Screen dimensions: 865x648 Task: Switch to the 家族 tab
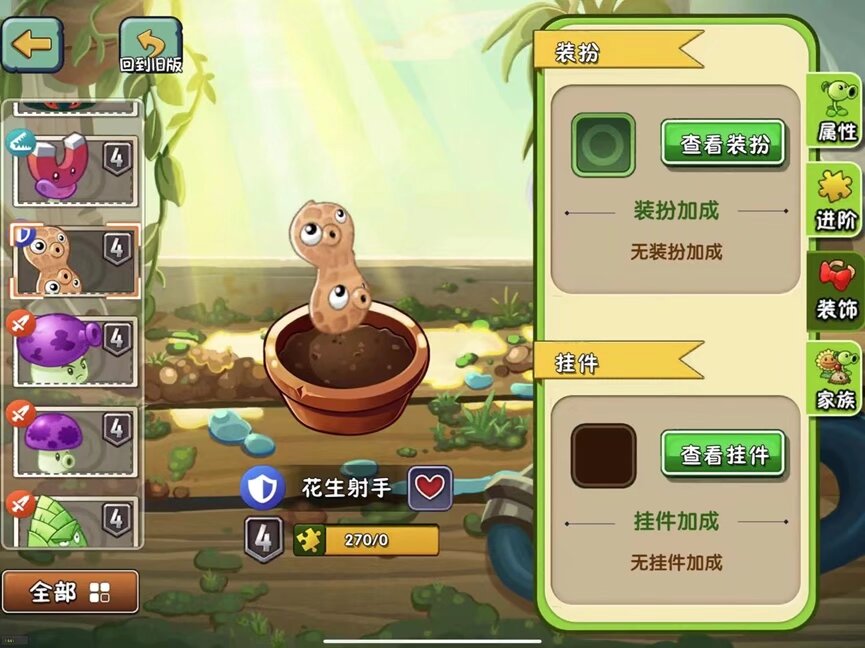[x=836, y=380]
